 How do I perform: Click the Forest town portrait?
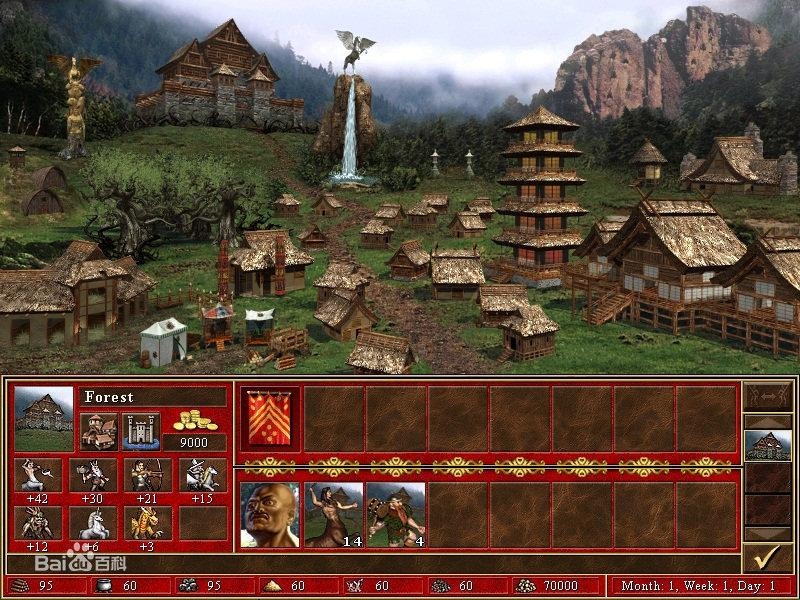44,418
